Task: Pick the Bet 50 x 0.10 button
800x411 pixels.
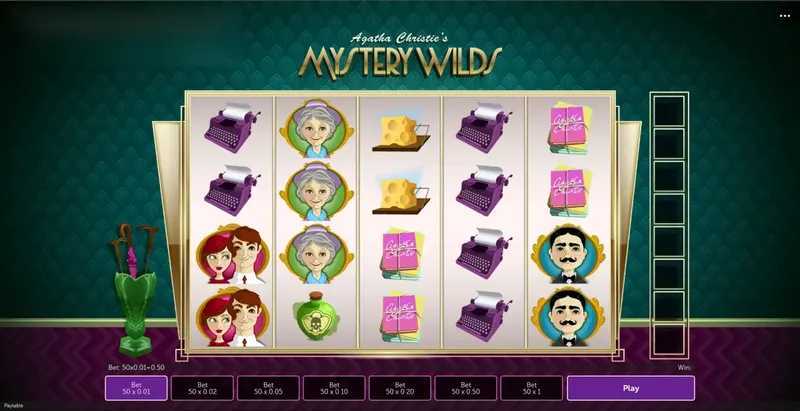Action: pos(334,388)
